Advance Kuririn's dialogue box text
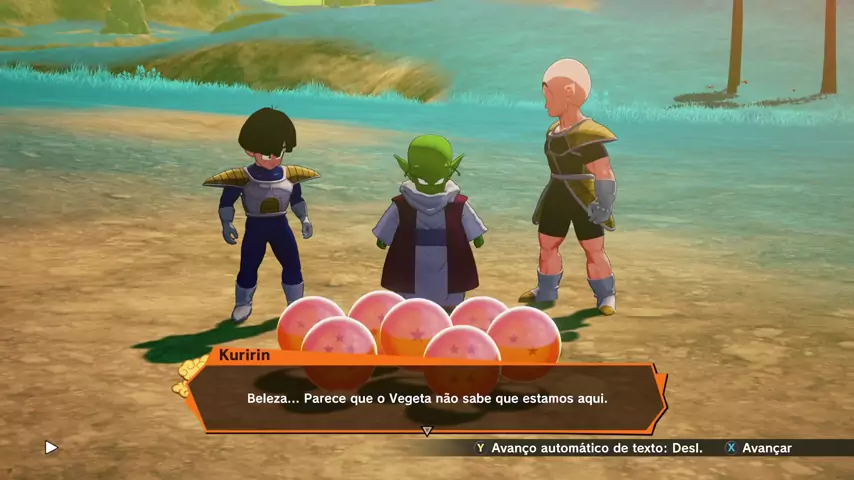Screen dimensions: 854x480 [x=758, y=448]
